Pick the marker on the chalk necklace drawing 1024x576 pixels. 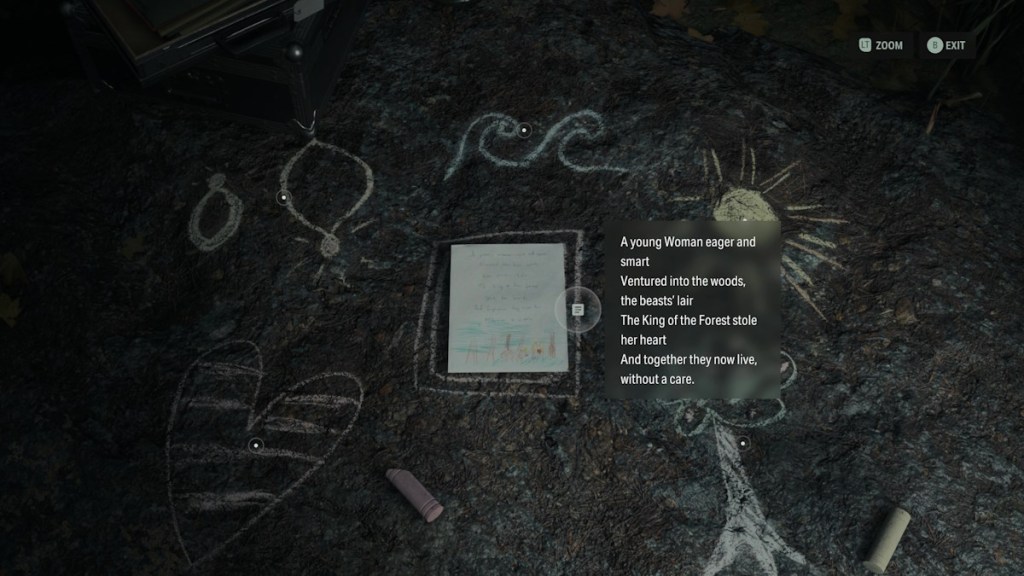[x=284, y=197]
